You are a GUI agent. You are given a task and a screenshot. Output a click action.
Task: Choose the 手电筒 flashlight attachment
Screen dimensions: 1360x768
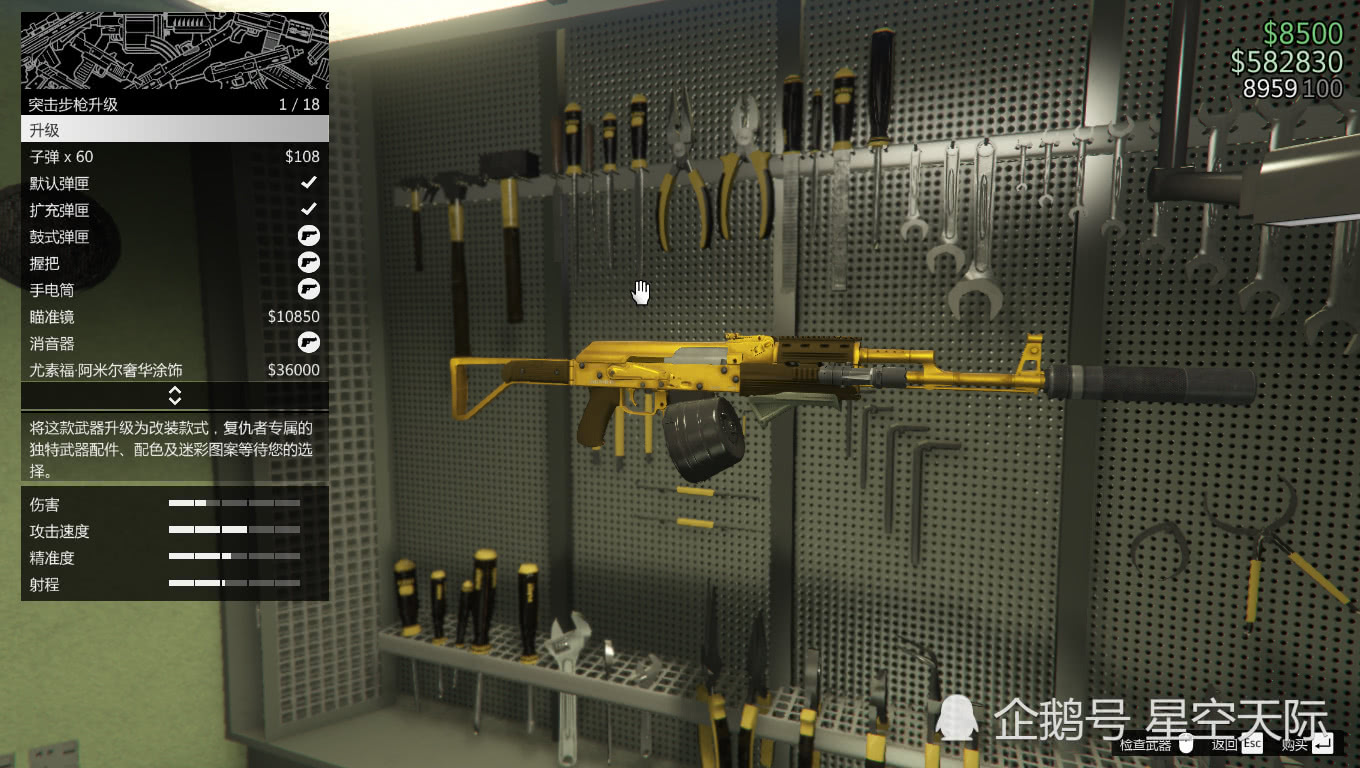point(174,290)
